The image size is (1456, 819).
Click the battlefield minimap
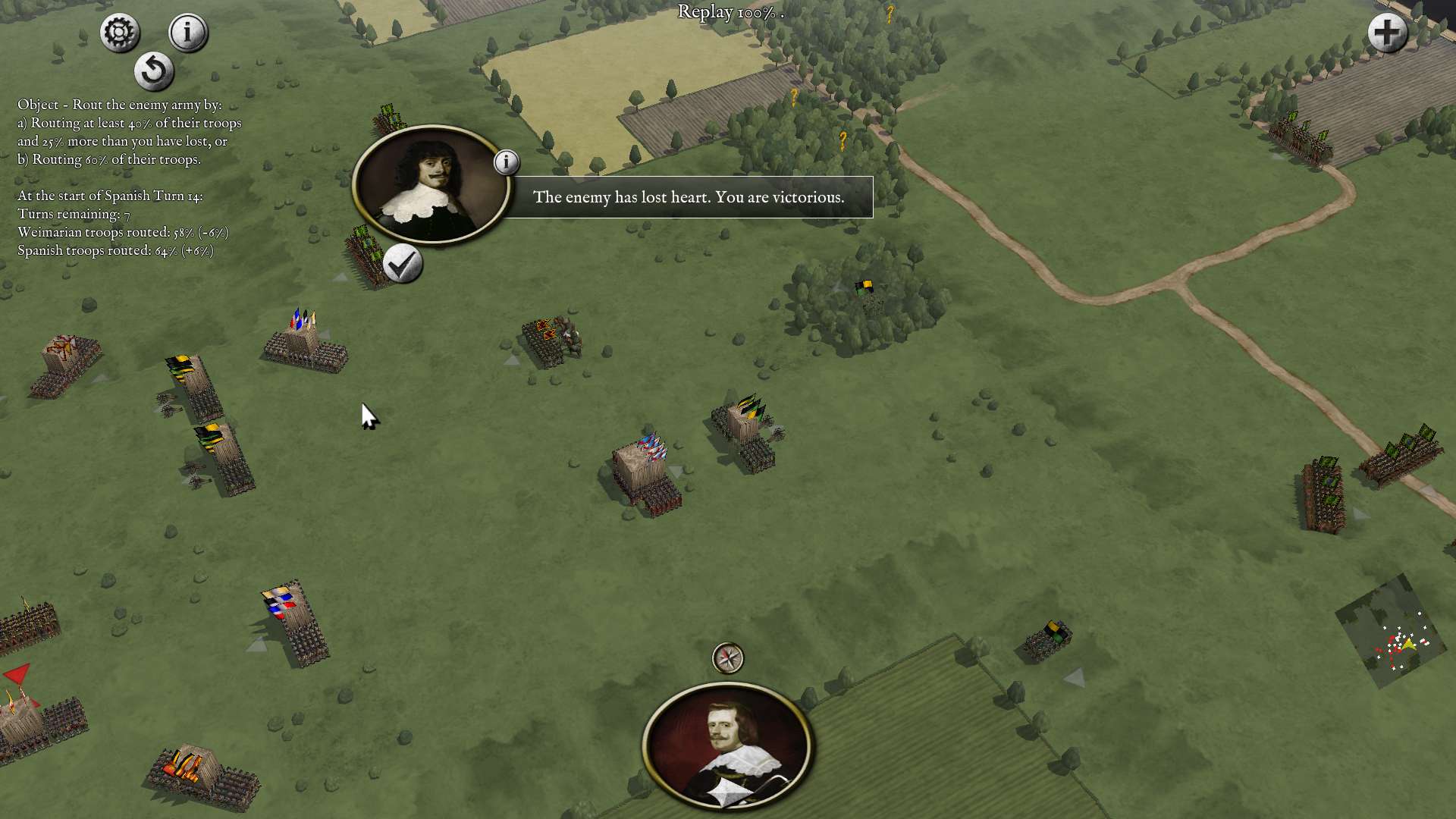(1393, 631)
